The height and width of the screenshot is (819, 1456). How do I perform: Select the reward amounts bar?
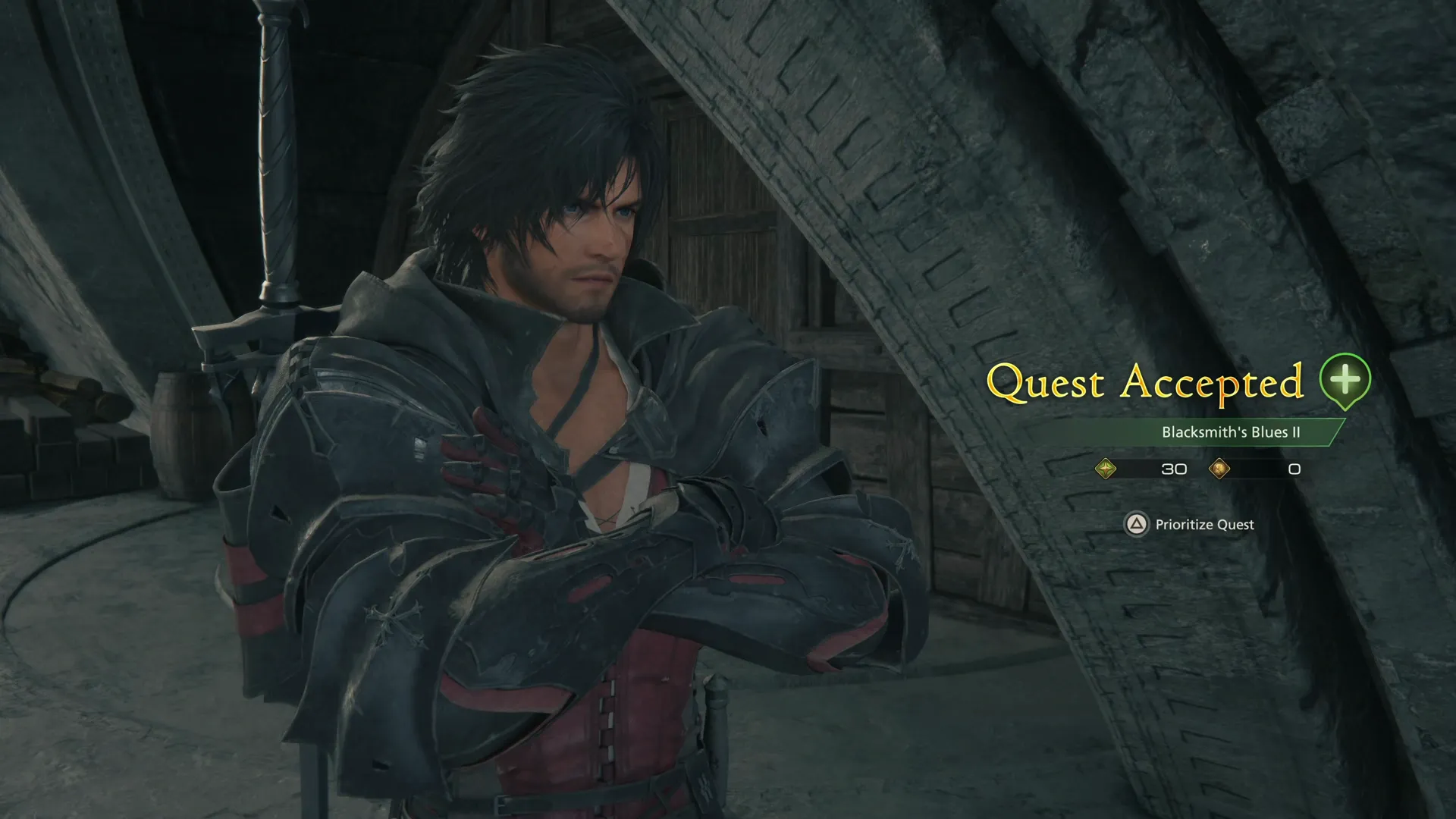point(1198,469)
